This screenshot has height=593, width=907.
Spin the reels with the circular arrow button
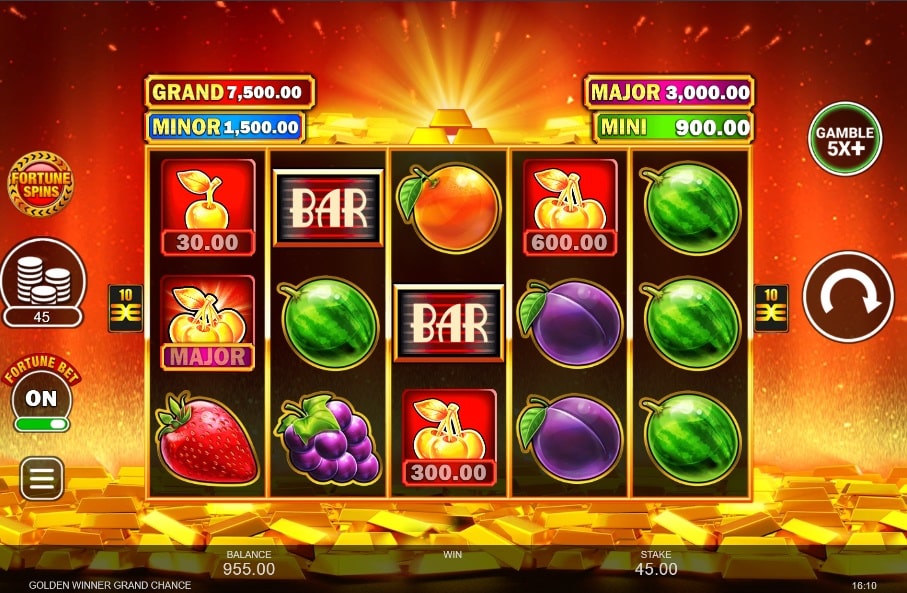pyautogui.click(x=847, y=296)
